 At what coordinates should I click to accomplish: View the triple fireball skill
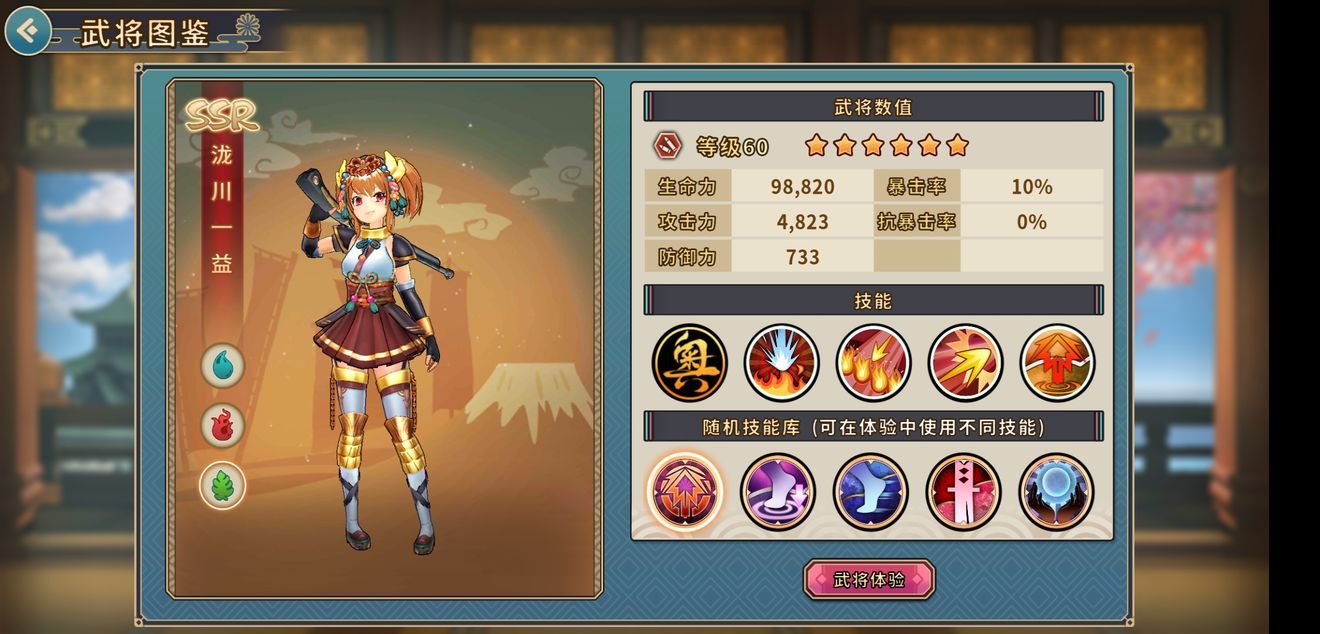(x=873, y=362)
